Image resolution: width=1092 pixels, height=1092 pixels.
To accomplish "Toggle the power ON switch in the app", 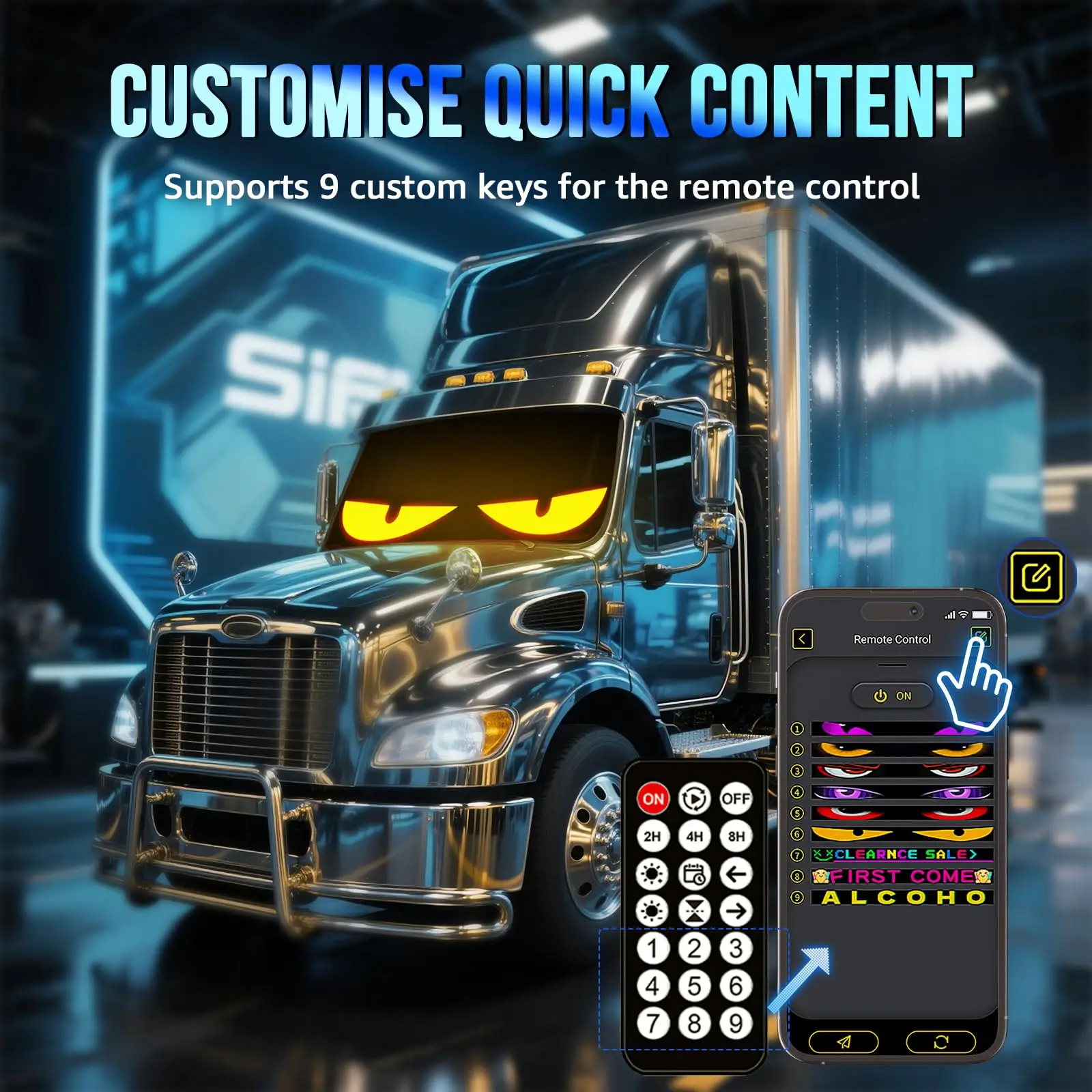I will (893, 696).
